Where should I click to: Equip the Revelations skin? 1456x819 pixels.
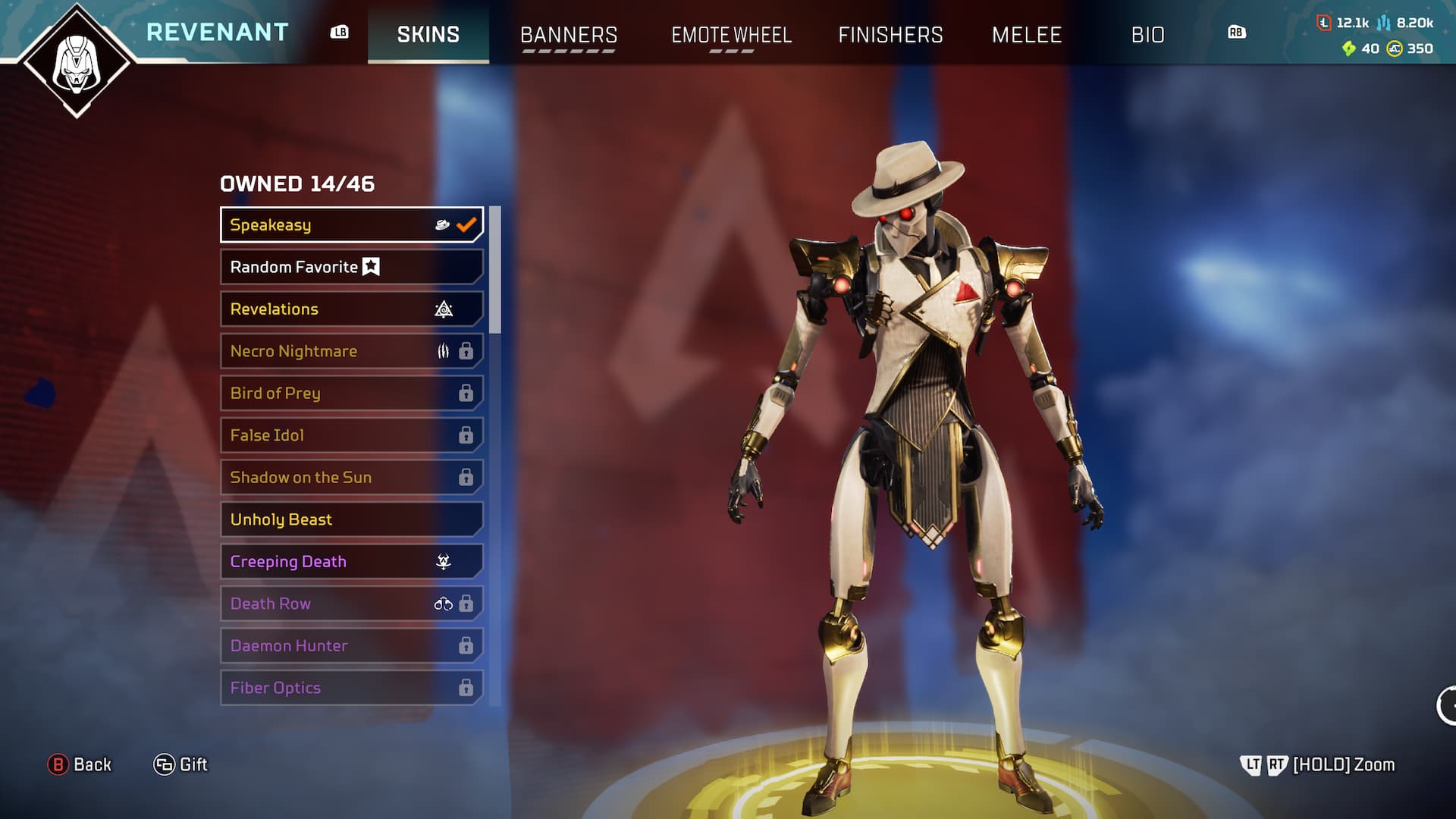coord(351,309)
